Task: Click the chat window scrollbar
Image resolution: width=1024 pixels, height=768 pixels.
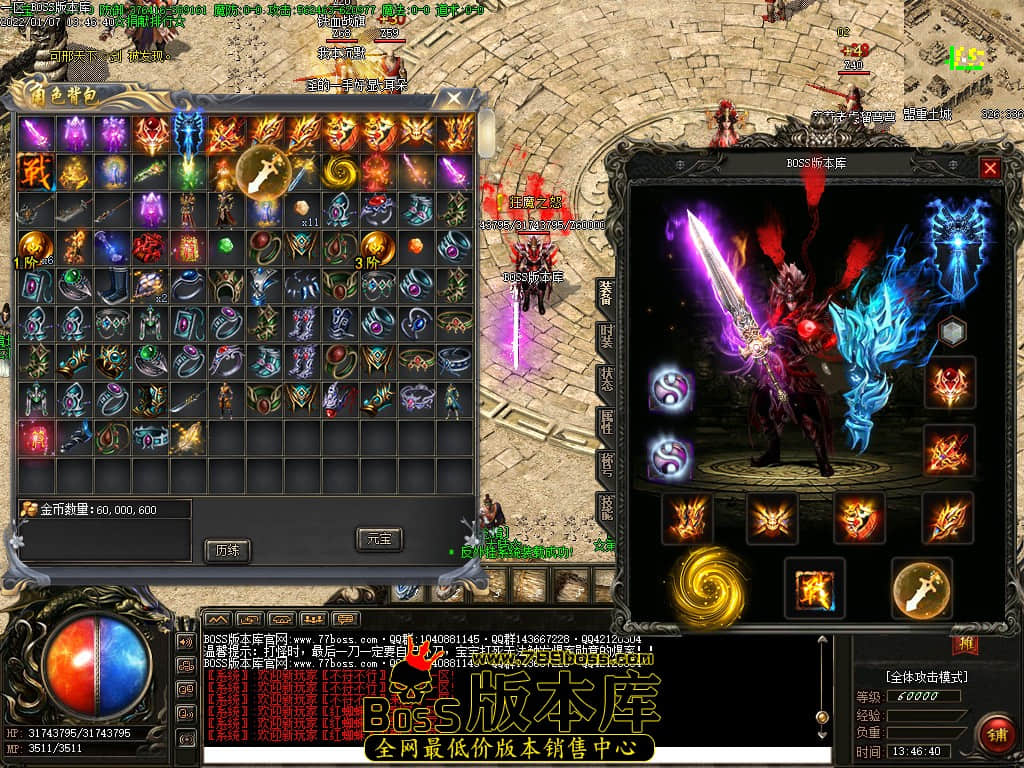Action: (x=822, y=680)
